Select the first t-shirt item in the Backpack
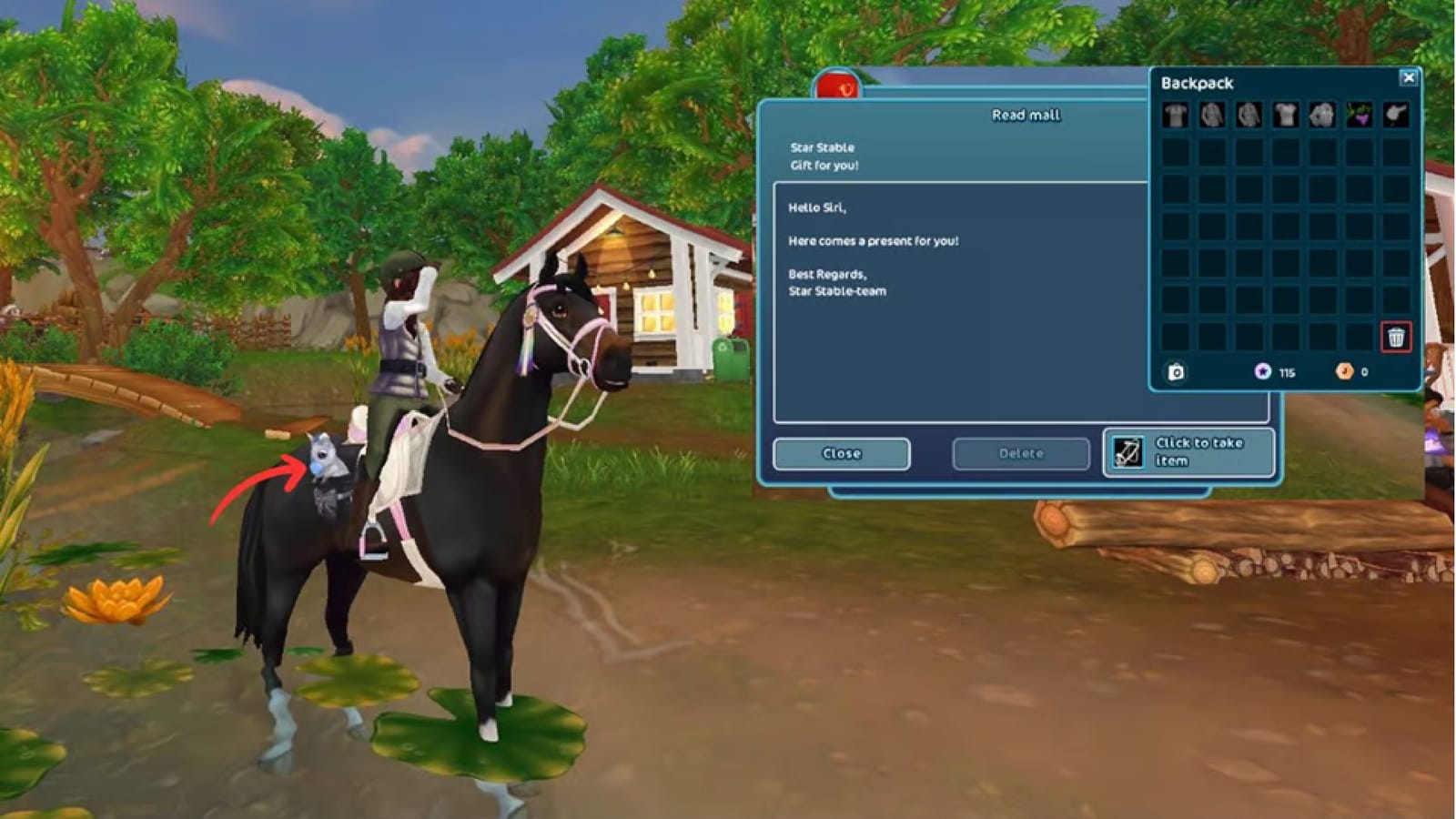 coord(1175,115)
